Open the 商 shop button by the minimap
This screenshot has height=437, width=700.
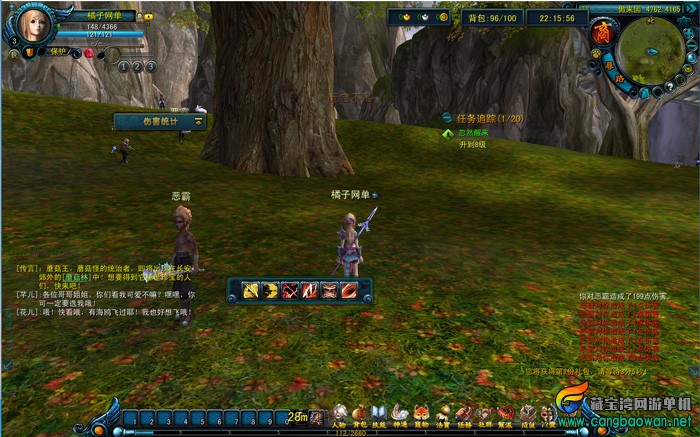602,33
